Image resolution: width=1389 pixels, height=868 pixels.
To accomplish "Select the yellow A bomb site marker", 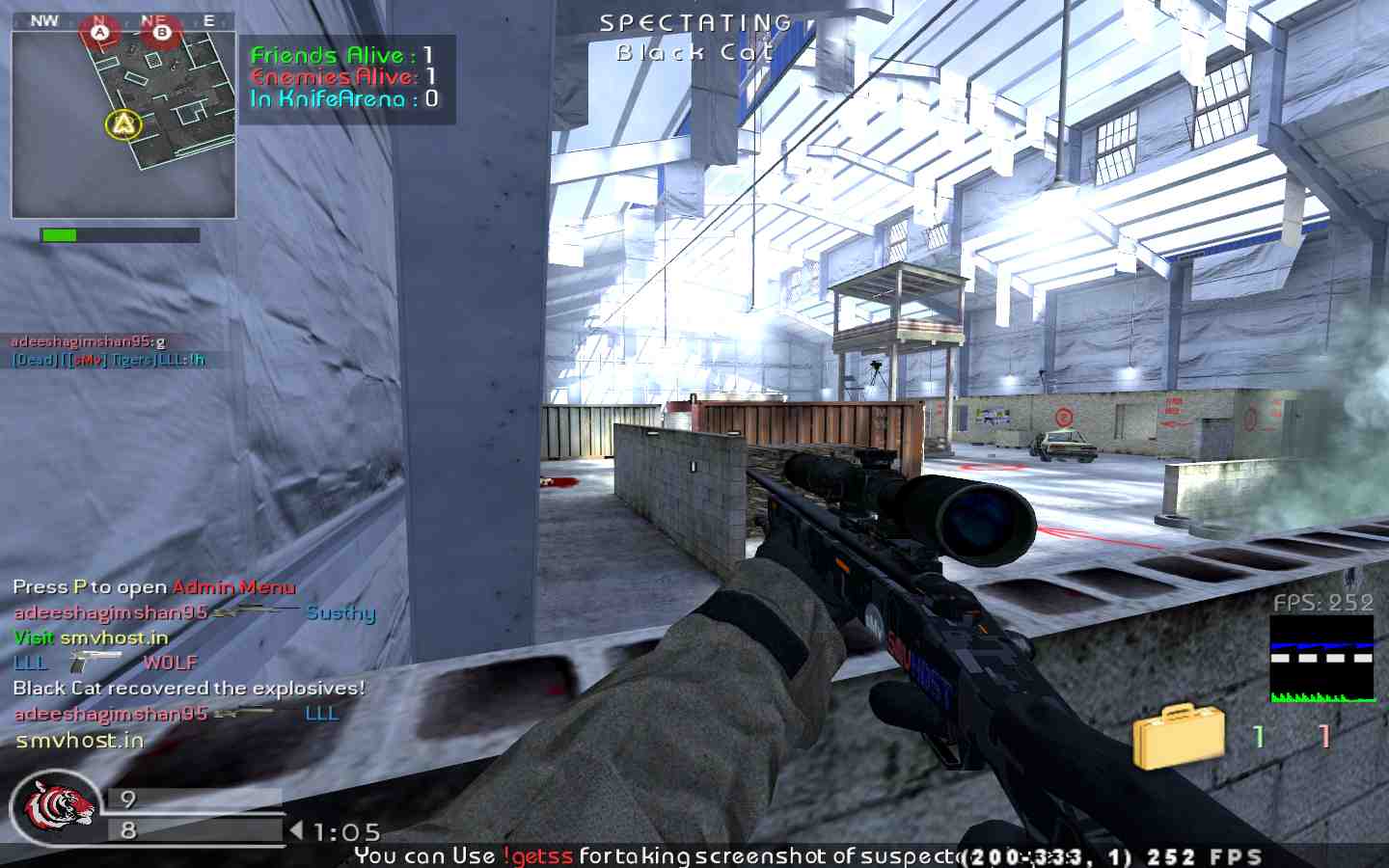I will tap(123, 123).
